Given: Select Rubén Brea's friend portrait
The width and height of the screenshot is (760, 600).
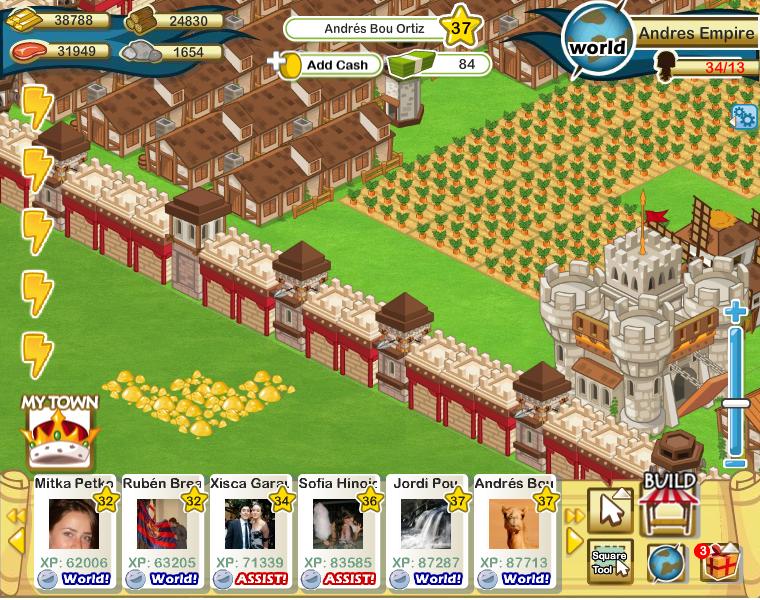Looking at the screenshot, I should click(x=161, y=524).
